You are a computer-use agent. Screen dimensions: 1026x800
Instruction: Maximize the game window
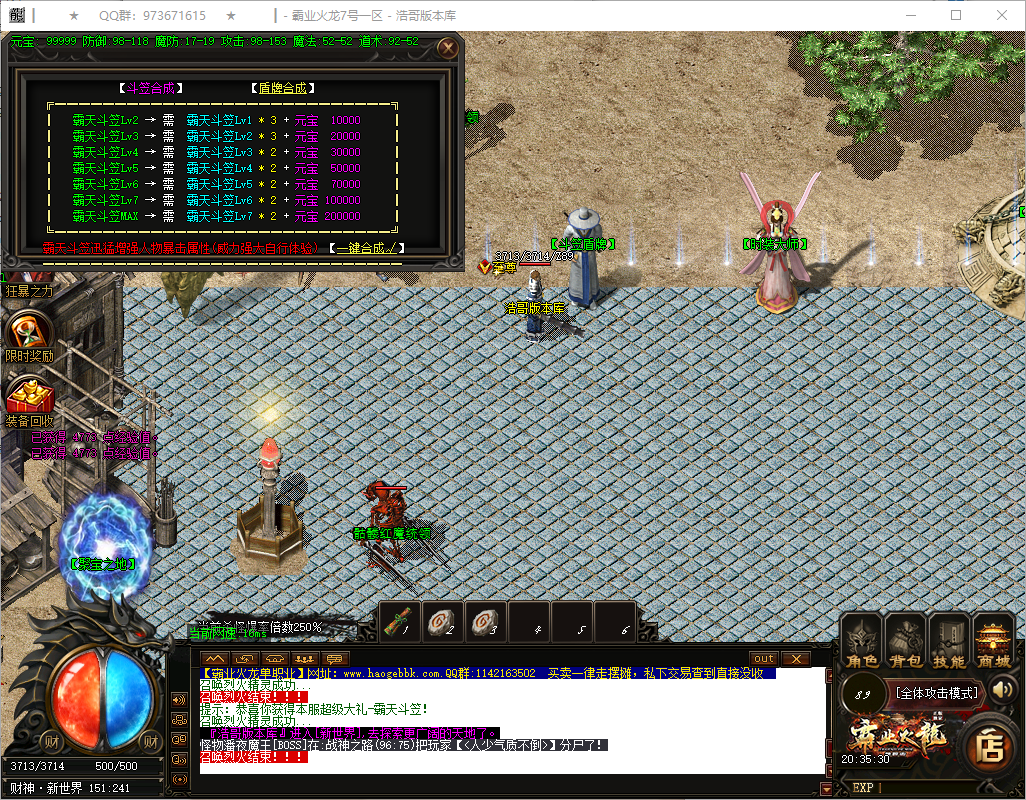pos(956,15)
